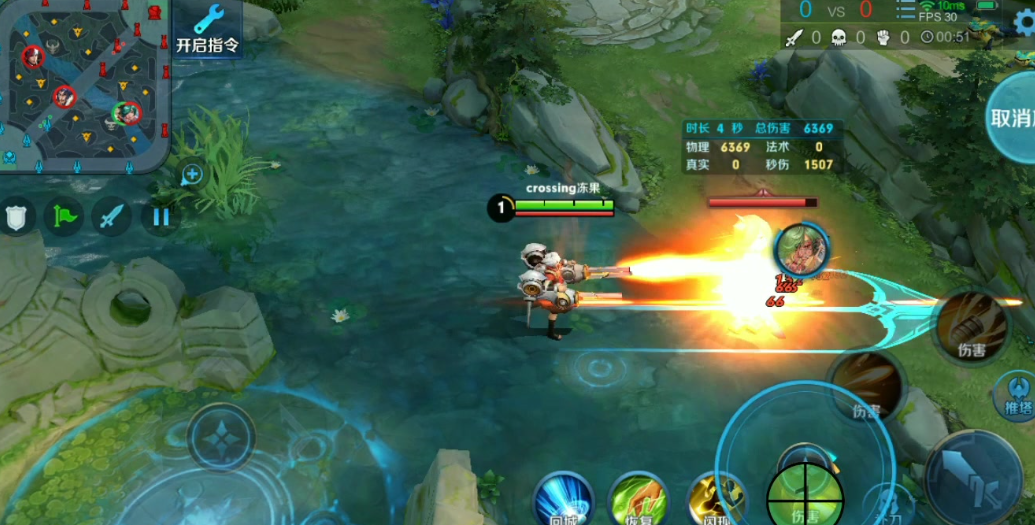Send the shield defend signal
Viewport: 1035px width, 525px height.
tap(17, 216)
